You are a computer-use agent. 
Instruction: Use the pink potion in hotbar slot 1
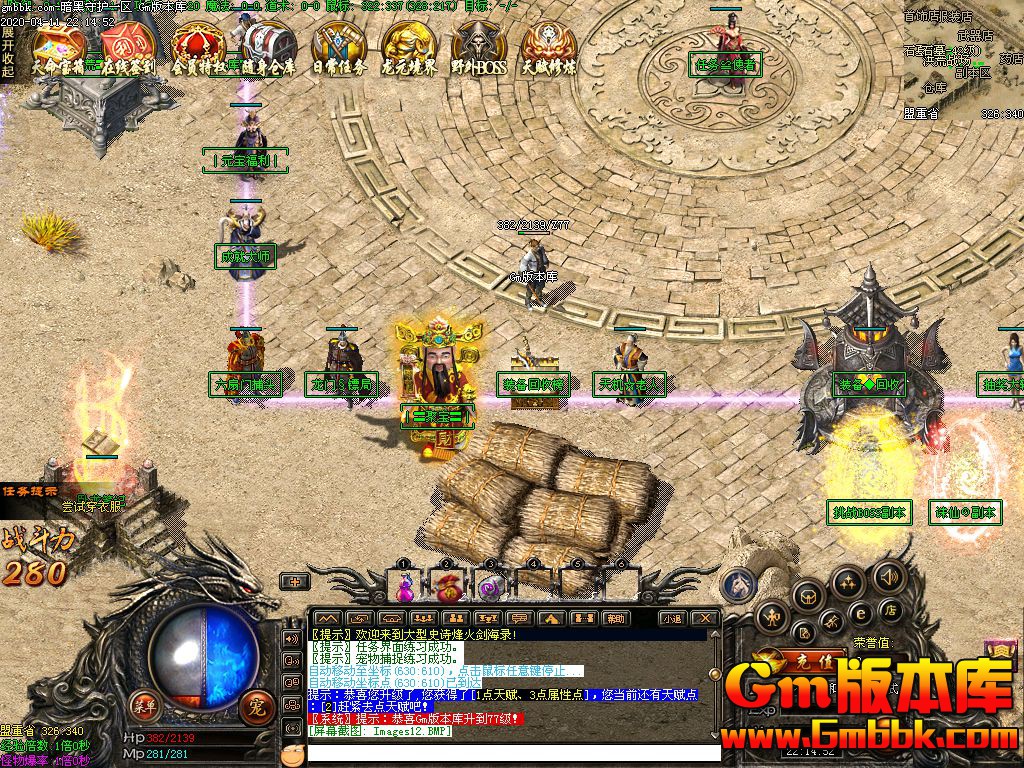(x=406, y=584)
